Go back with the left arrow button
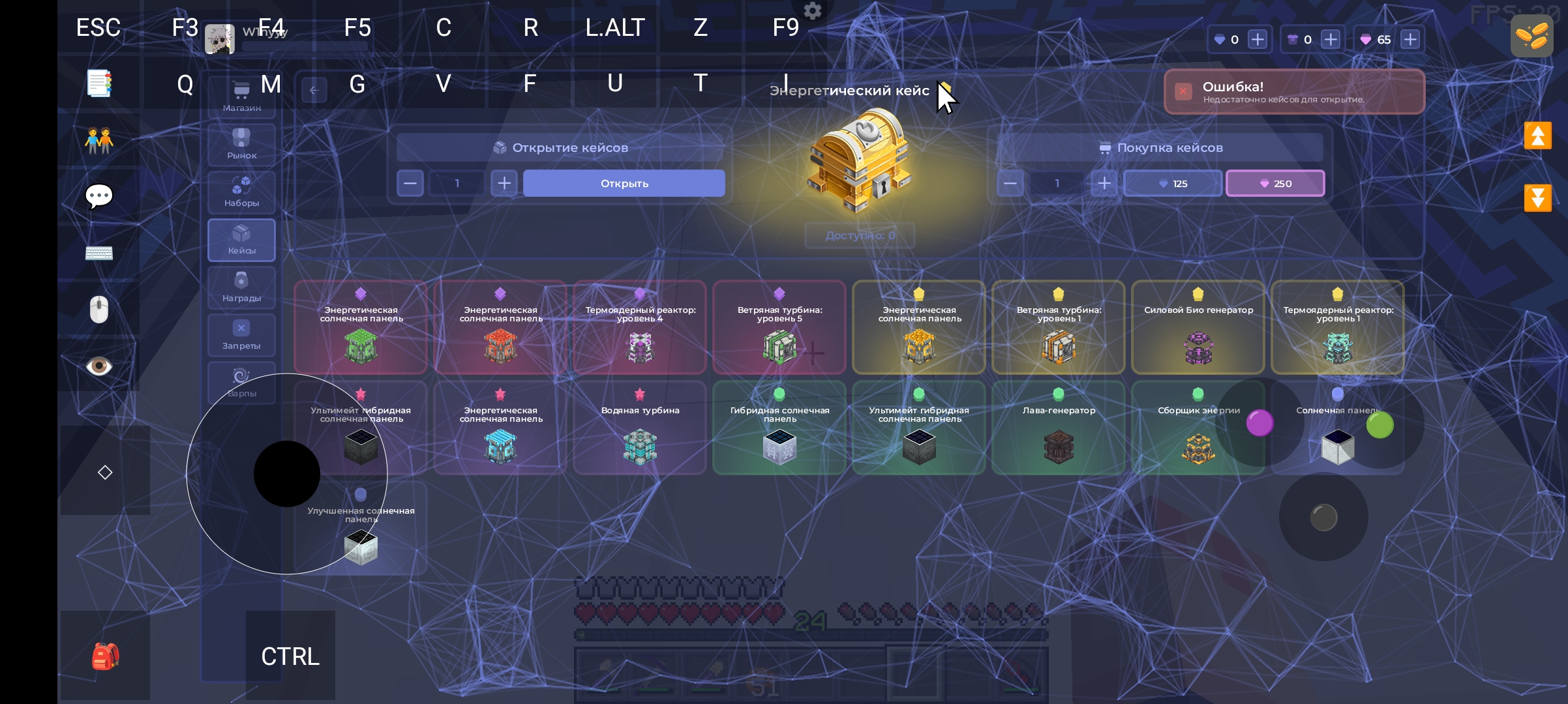The width and height of the screenshot is (1568, 704). tap(314, 91)
